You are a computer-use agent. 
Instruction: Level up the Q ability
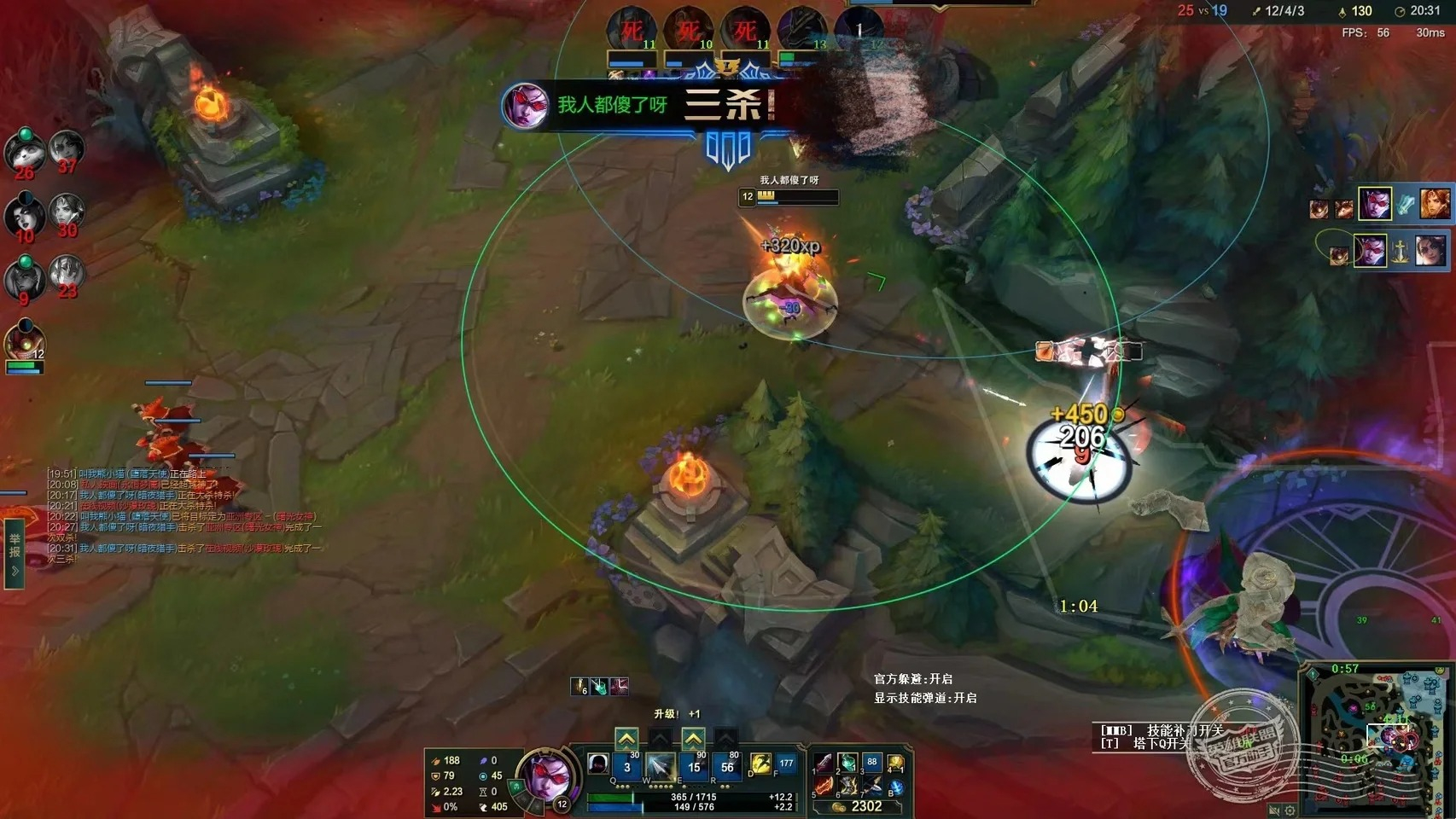tap(626, 739)
